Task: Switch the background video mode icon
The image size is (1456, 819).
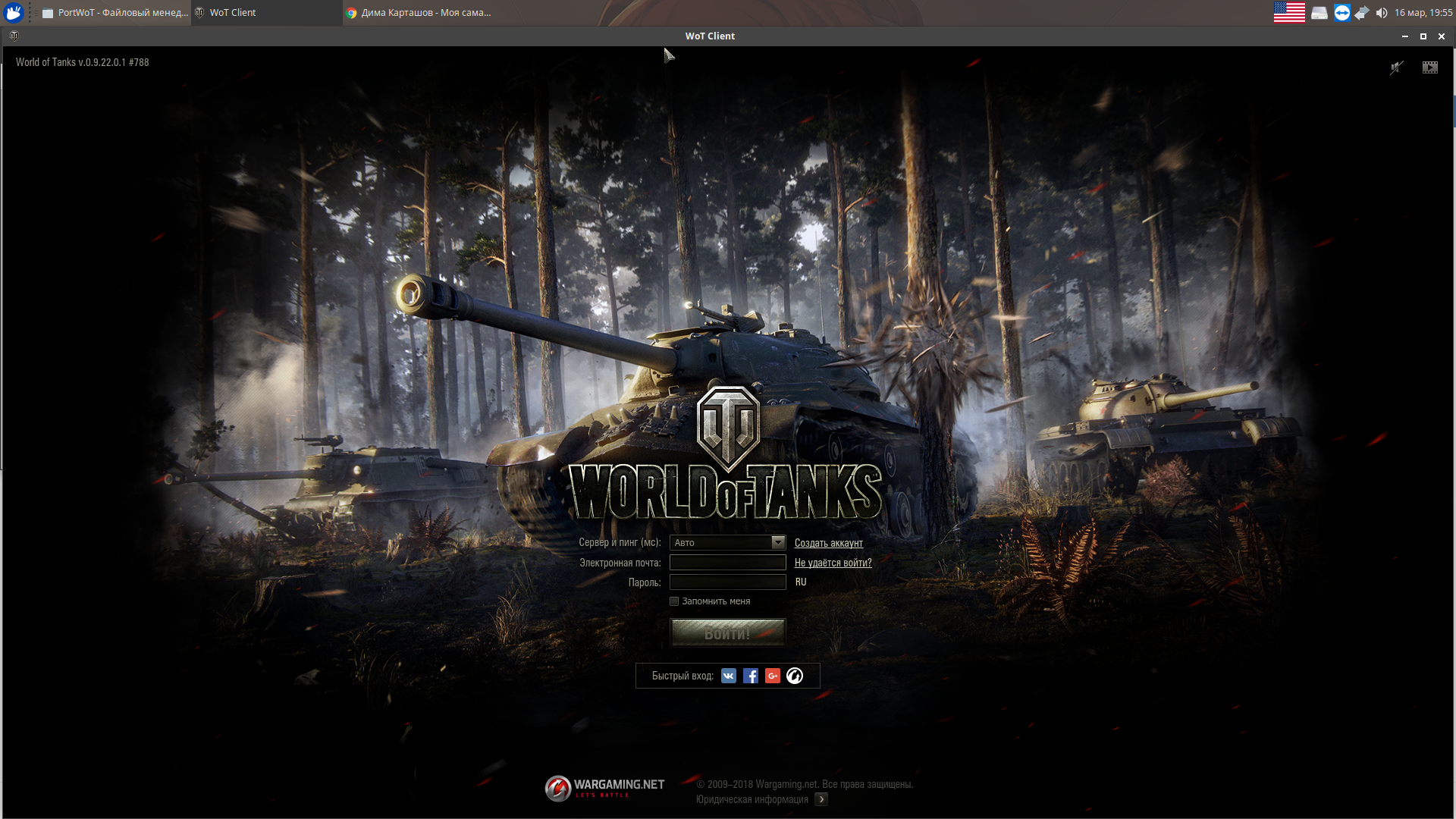Action: click(1429, 67)
